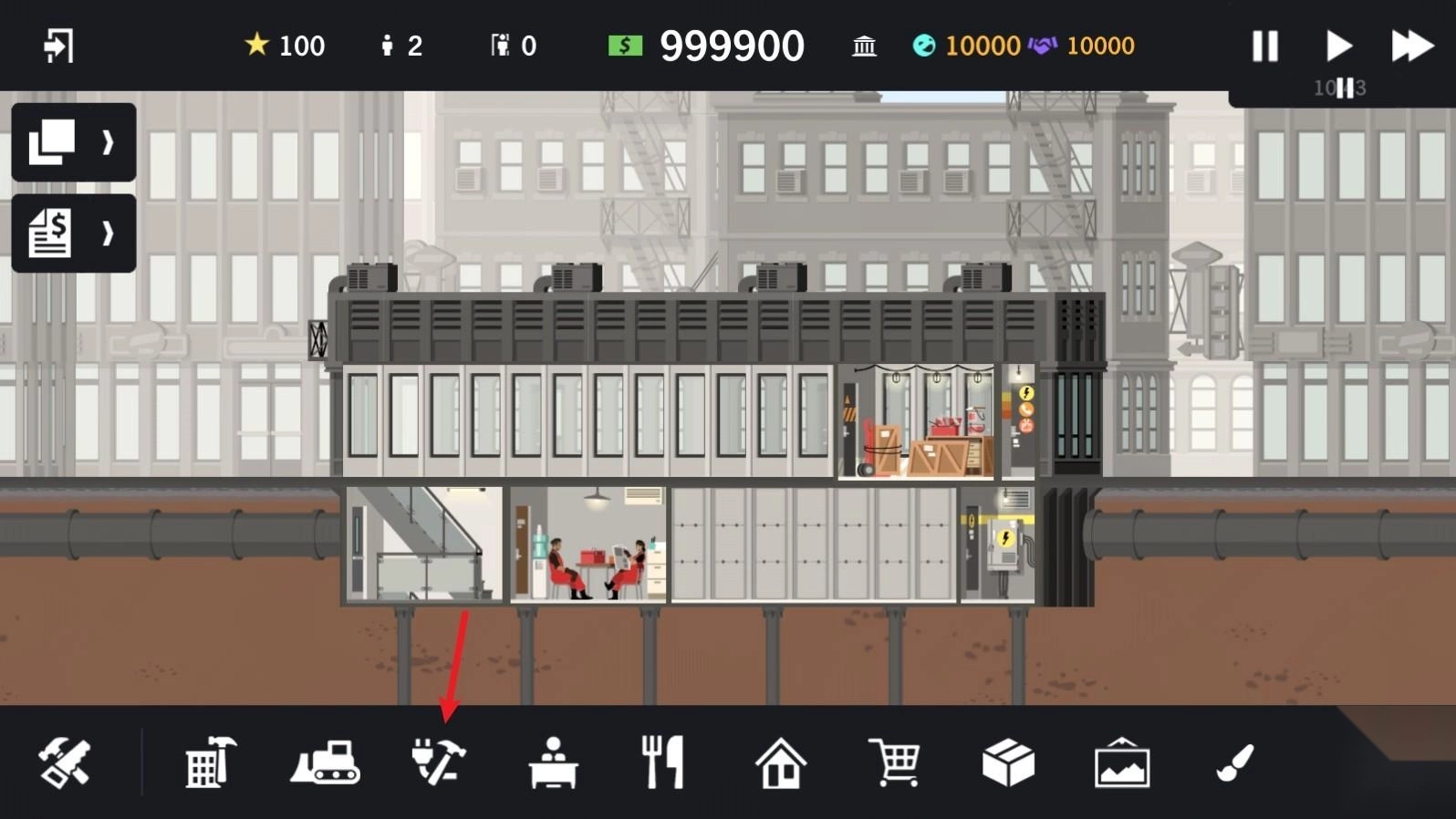Click the exit door icon
1456x819 pixels.
[x=58, y=46]
